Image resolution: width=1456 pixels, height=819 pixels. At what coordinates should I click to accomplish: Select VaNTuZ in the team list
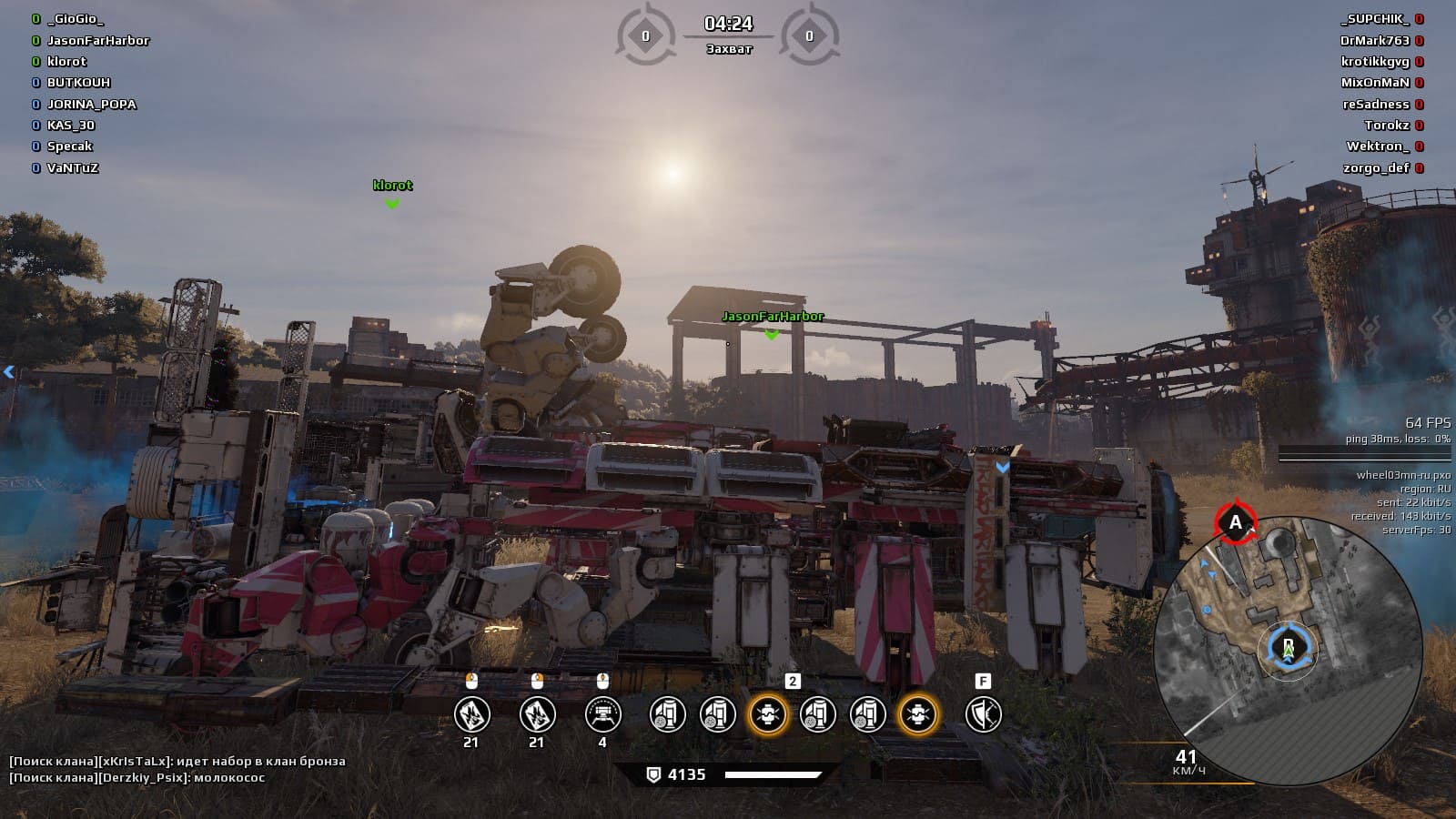click(72, 167)
